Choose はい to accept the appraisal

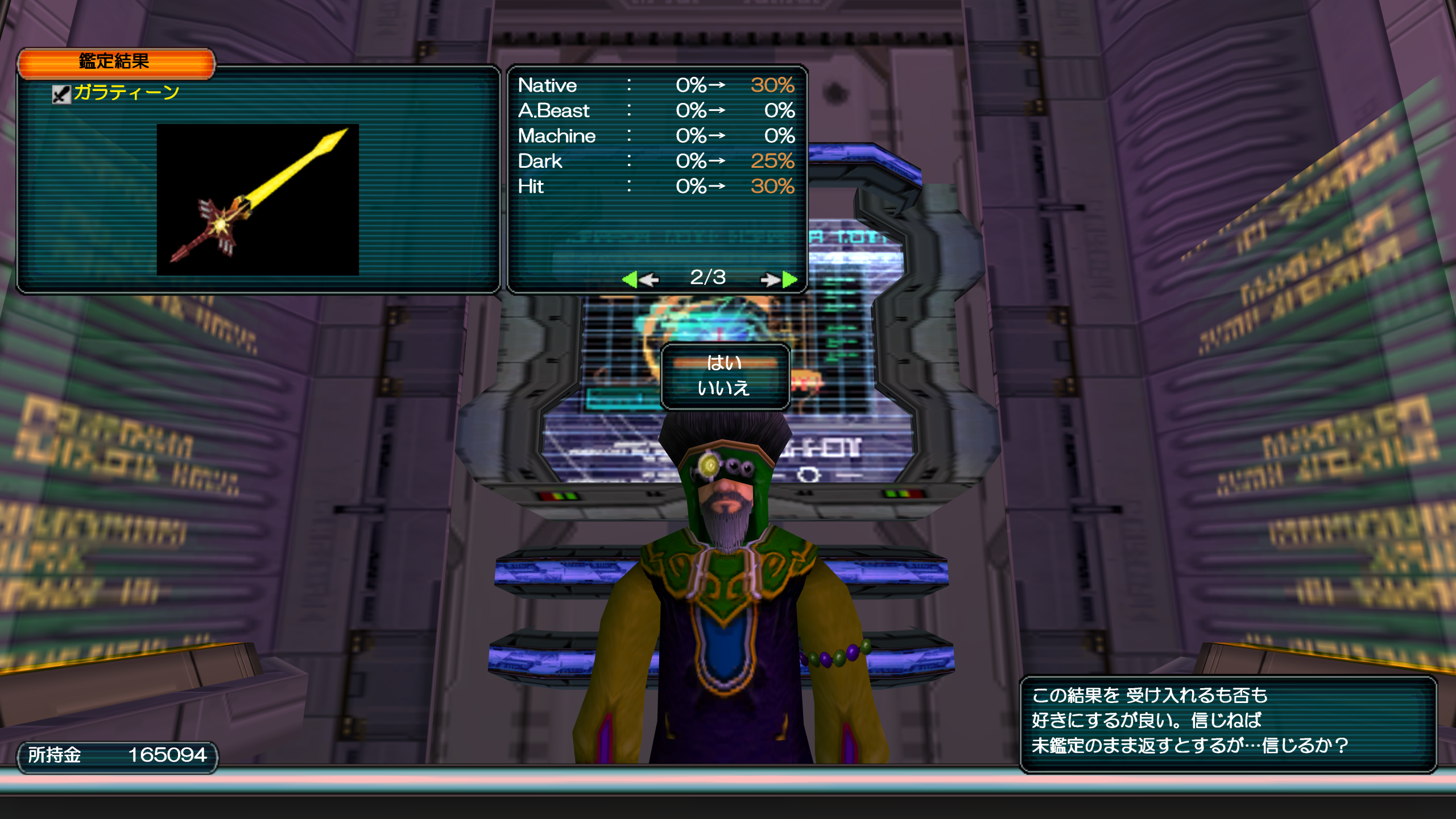point(724,363)
